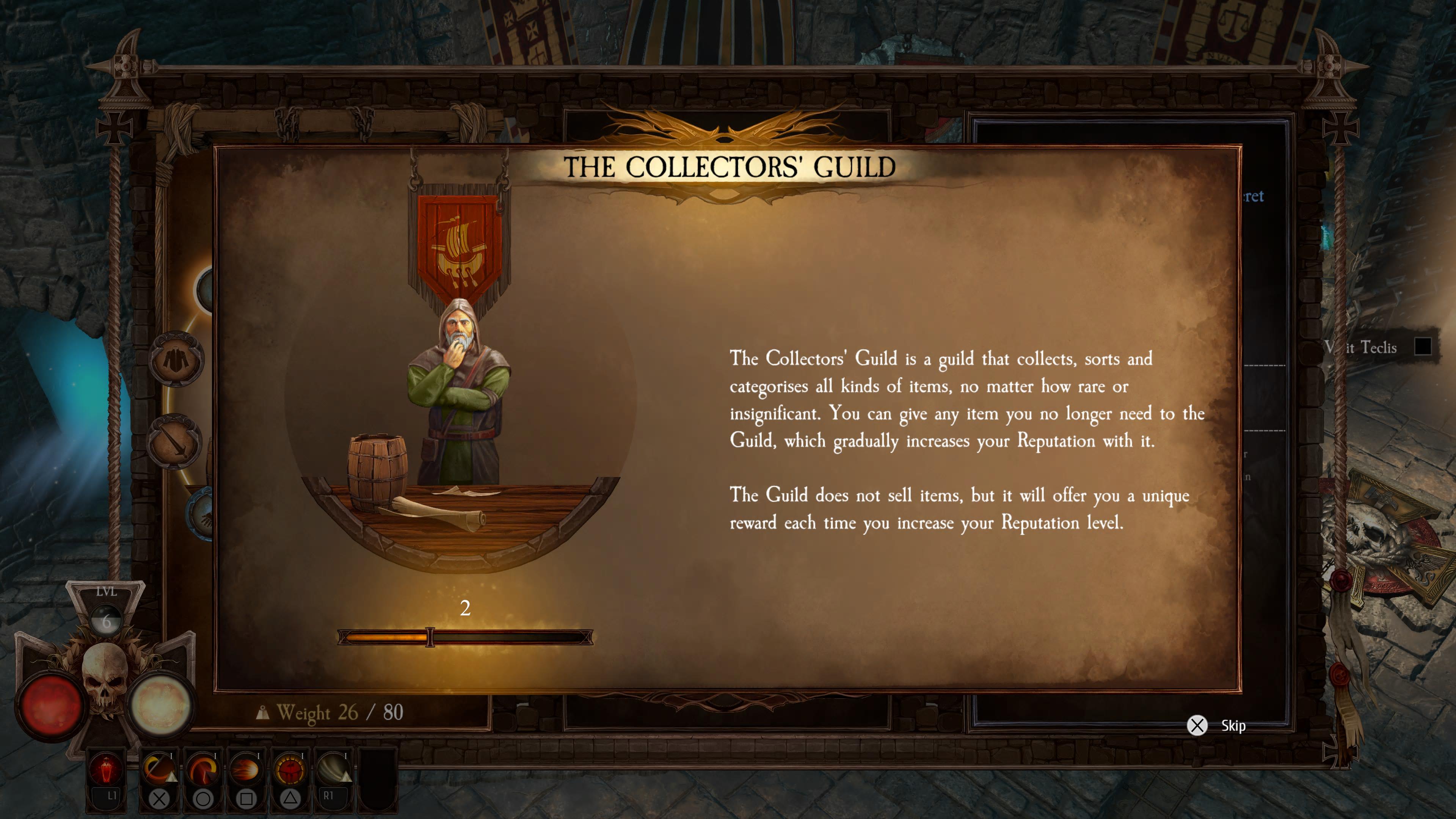This screenshot has width=1456, height=819.
Task: Activate the staff and fire ring skill
Action: (x=159, y=770)
